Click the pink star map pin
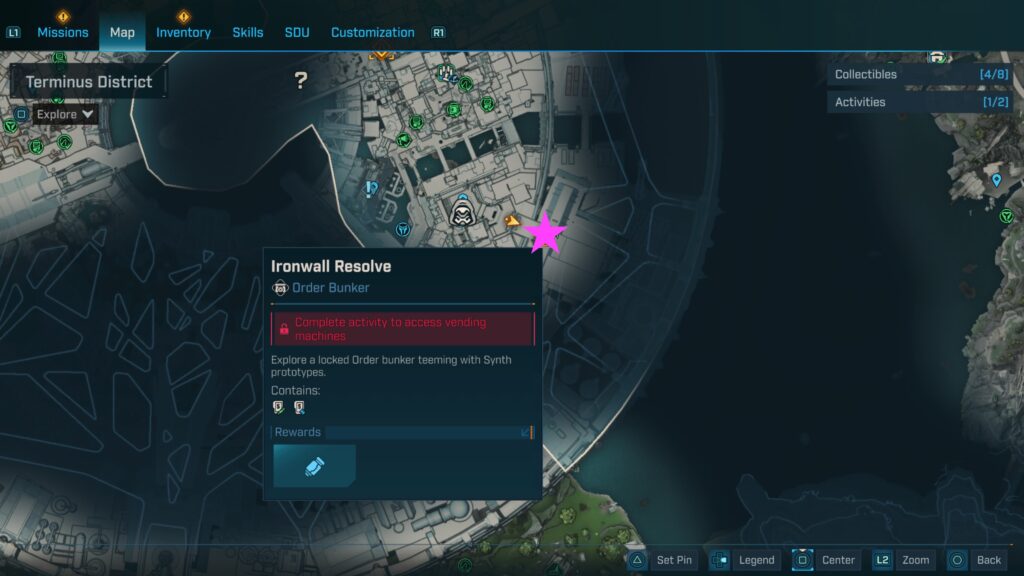Viewport: 1024px width, 576px height. click(x=546, y=233)
